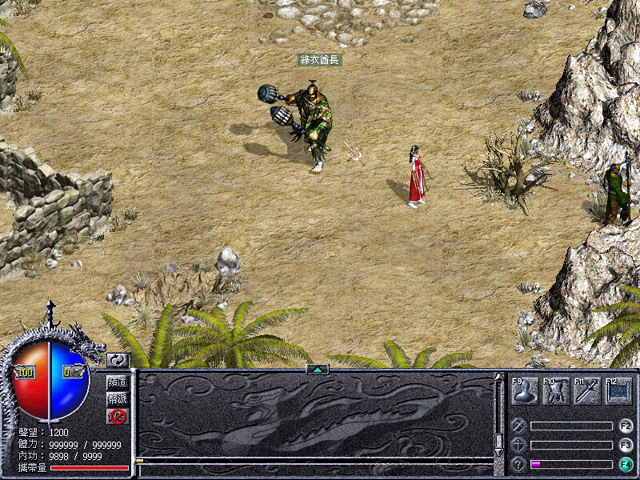Open the 幫派 guild button
Image resolution: width=640 pixels, height=480 pixels.
117,399
